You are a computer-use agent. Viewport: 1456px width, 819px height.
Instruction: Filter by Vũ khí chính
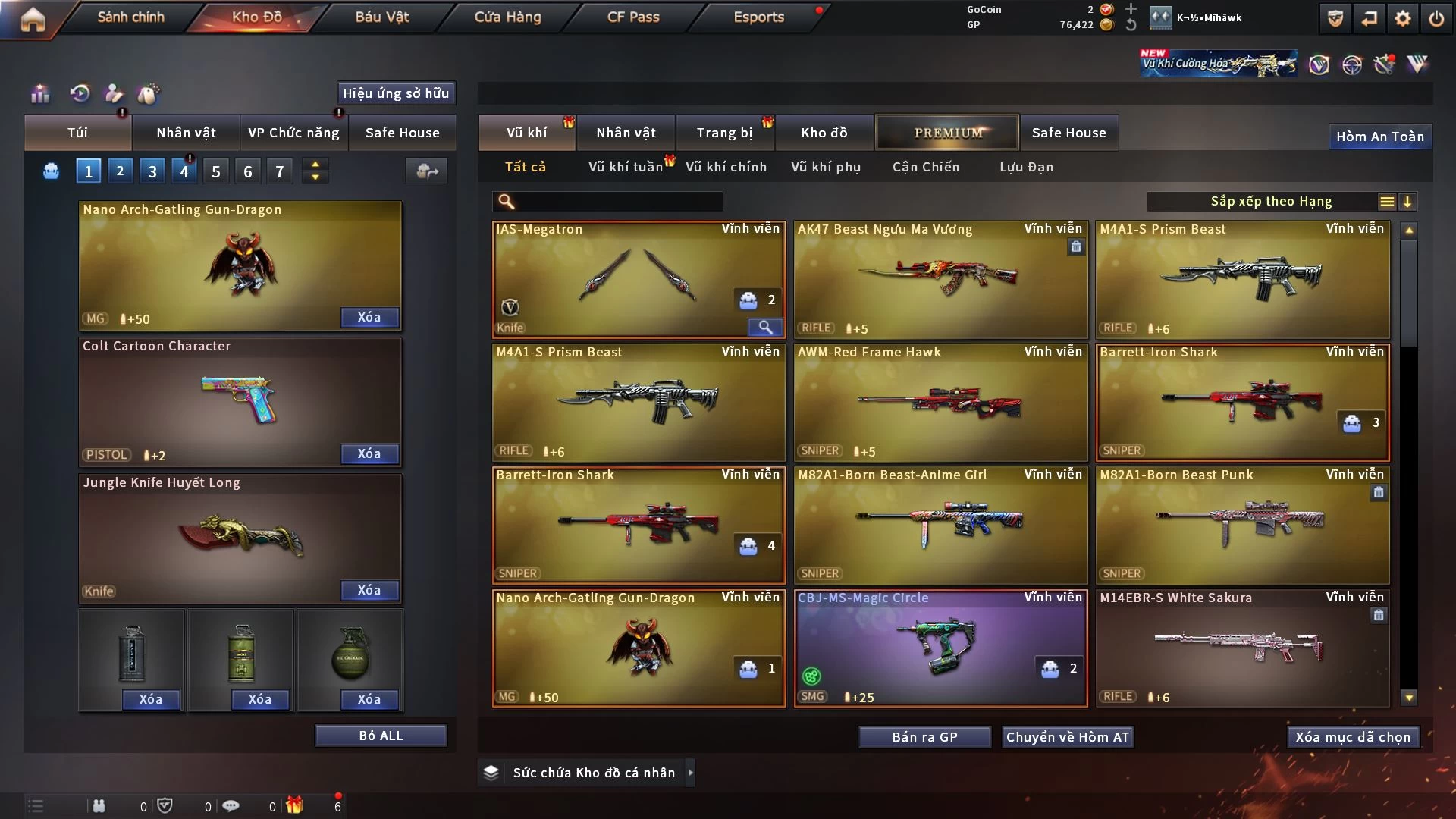click(726, 167)
